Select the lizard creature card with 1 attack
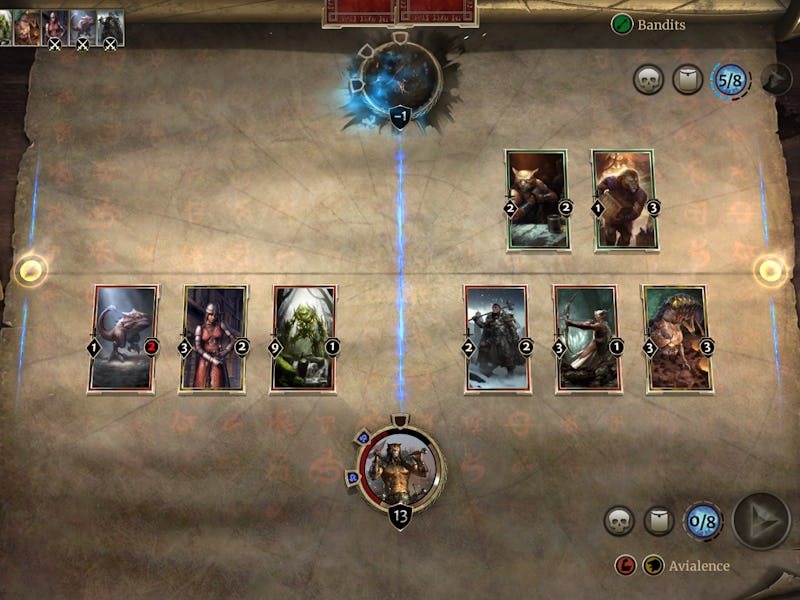Image resolution: width=800 pixels, height=600 pixels. coord(124,337)
